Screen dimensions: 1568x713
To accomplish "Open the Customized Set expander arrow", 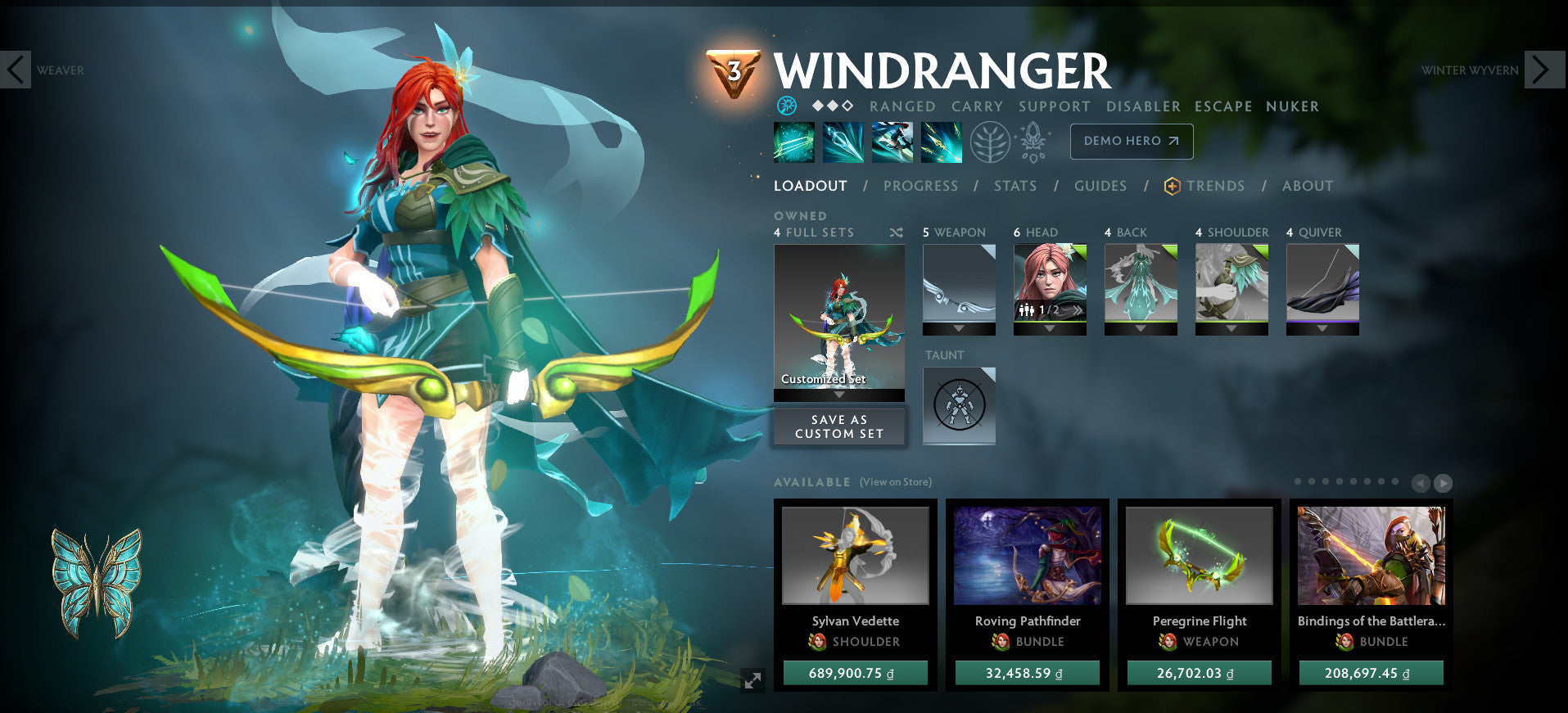I will click(x=838, y=393).
